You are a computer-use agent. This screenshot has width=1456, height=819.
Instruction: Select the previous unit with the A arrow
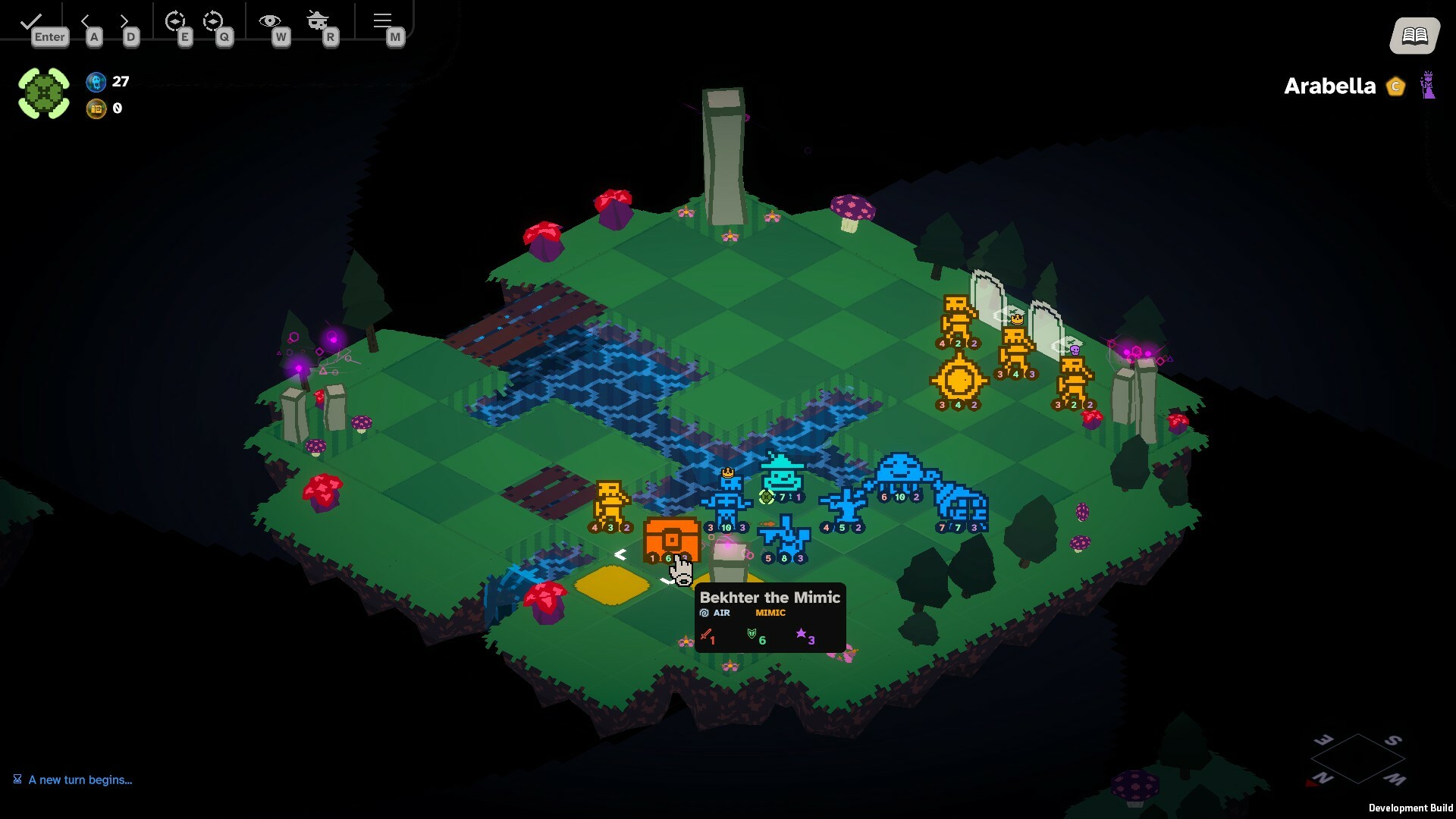[86, 21]
